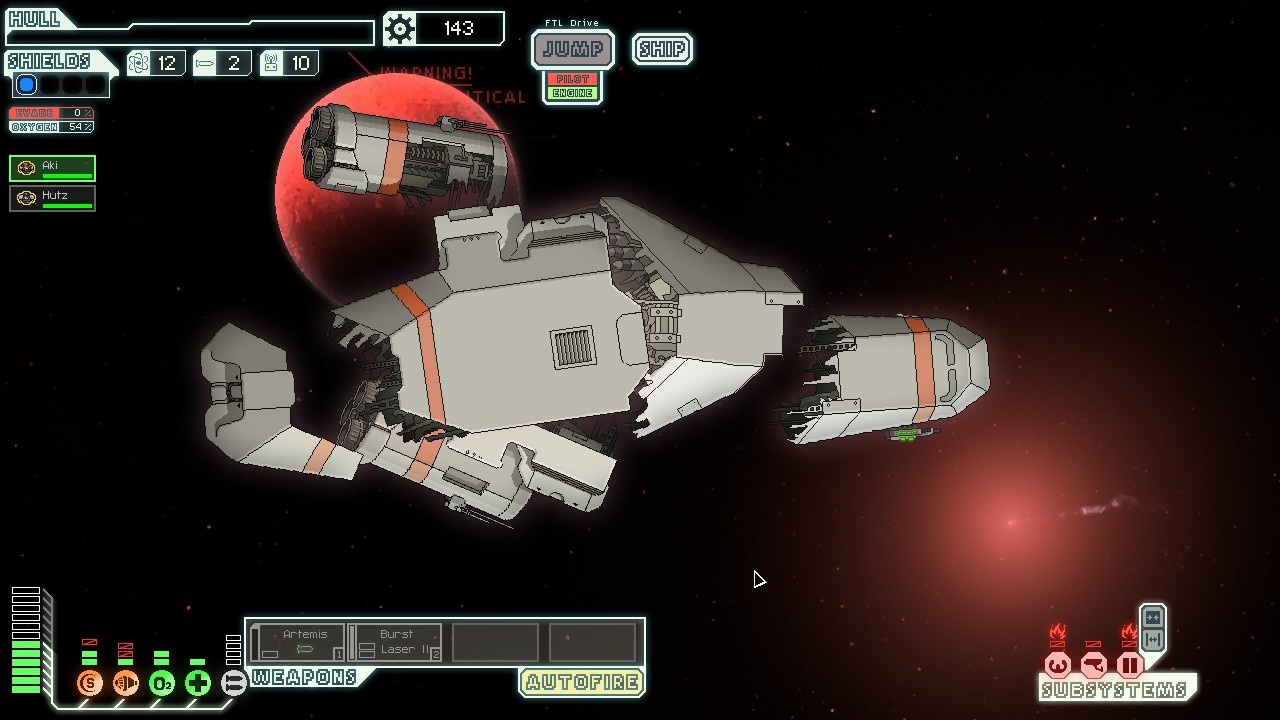Click the weapons system power icon
The width and height of the screenshot is (1280, 720).
(234, 684)
